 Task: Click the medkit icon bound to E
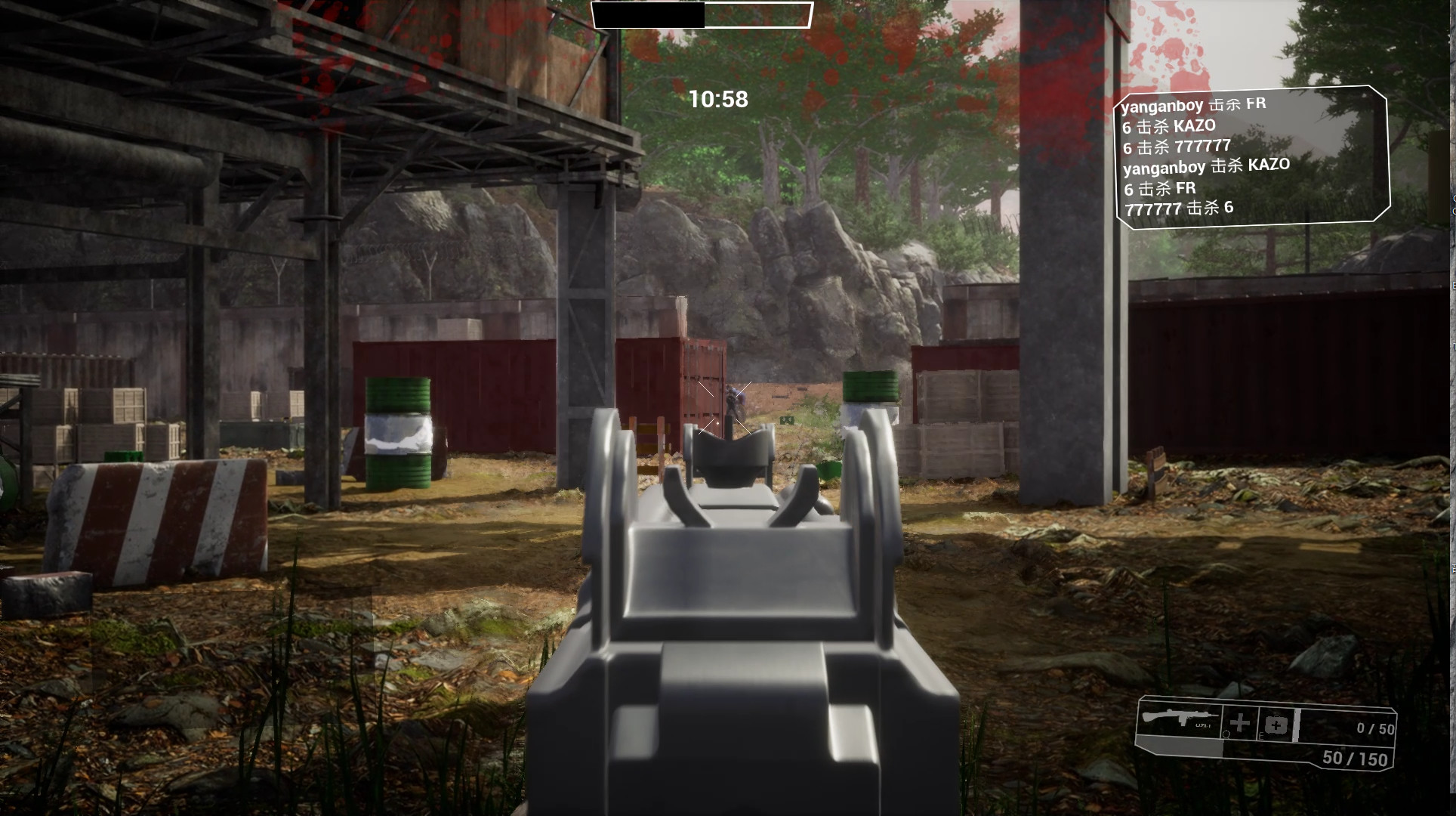coord(1276,725)
